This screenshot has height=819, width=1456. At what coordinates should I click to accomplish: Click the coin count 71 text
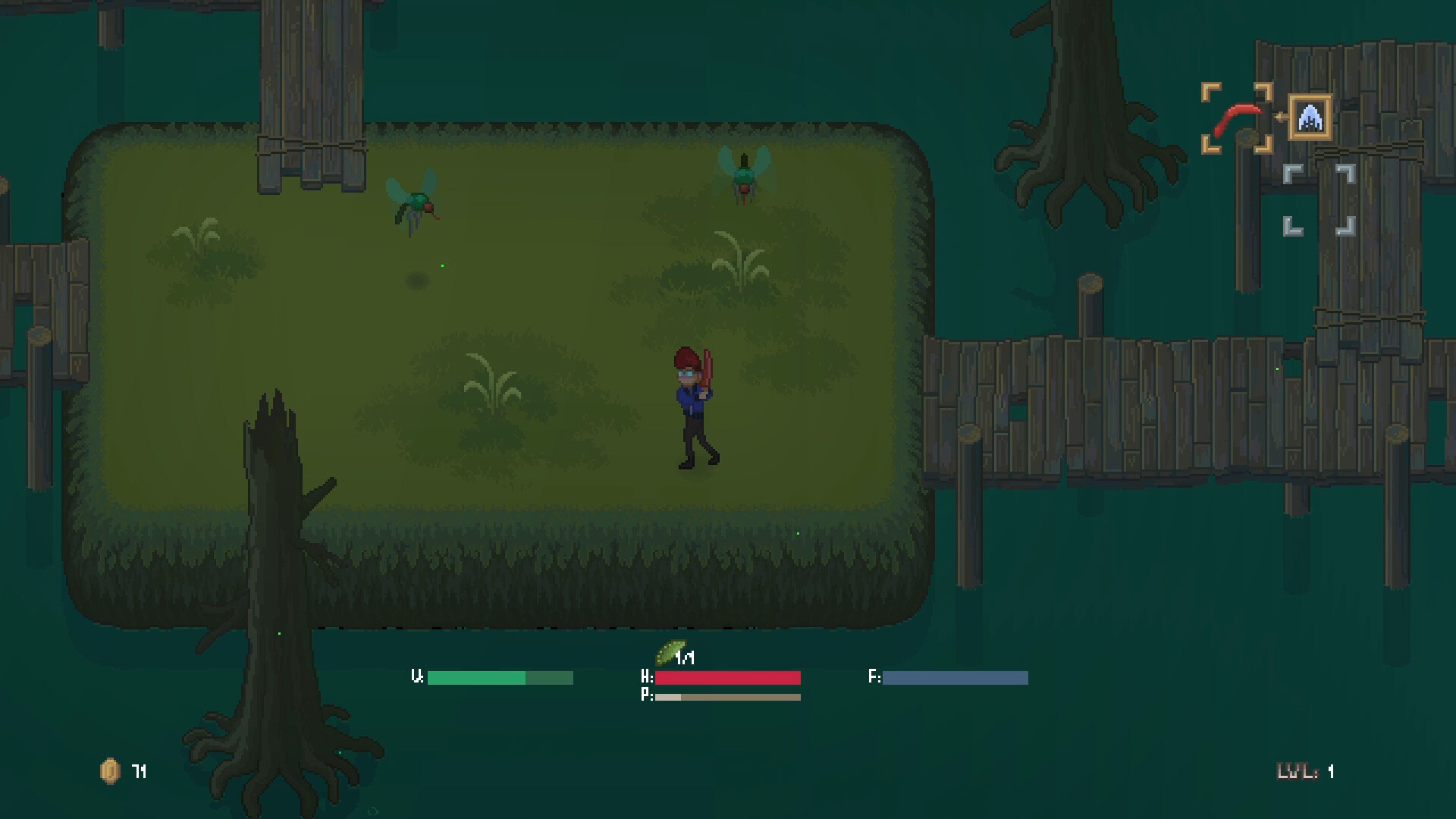pos(139,772)
